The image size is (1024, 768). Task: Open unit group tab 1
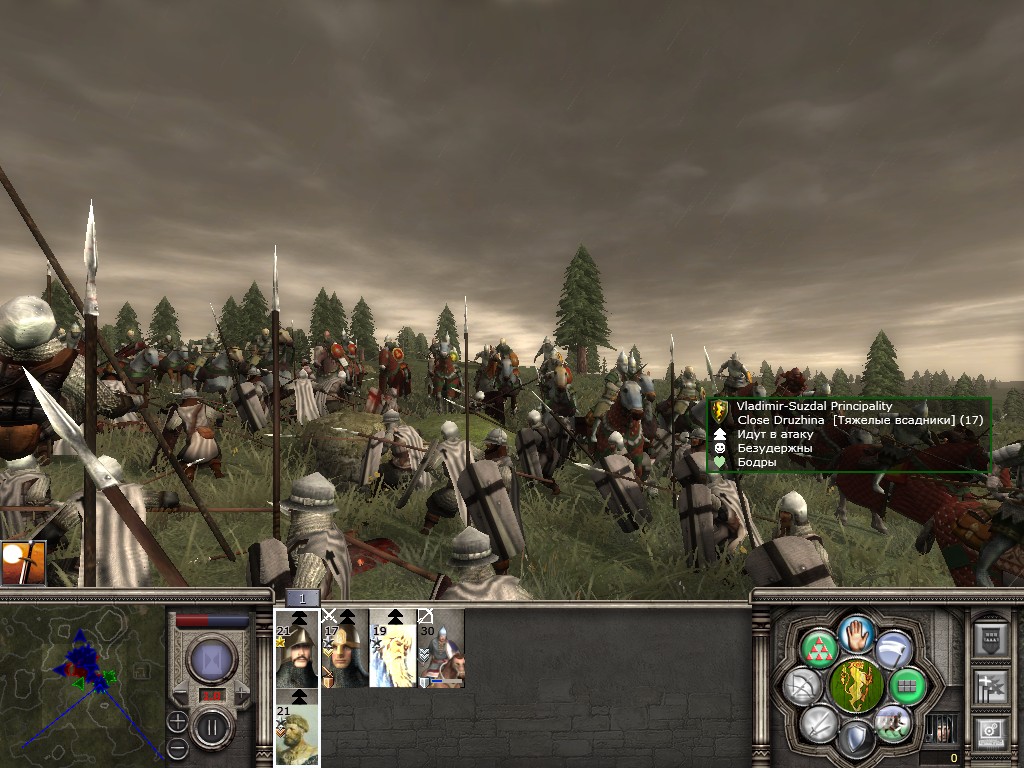coord(302,598)
